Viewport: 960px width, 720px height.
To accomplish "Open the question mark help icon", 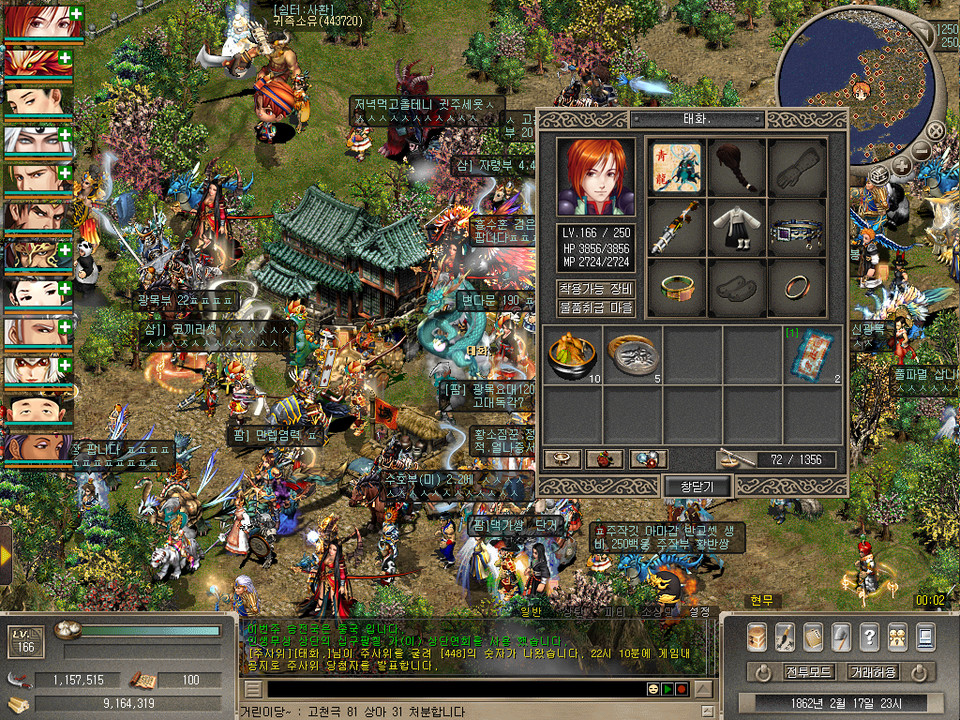I will click(x=869, y=636).
